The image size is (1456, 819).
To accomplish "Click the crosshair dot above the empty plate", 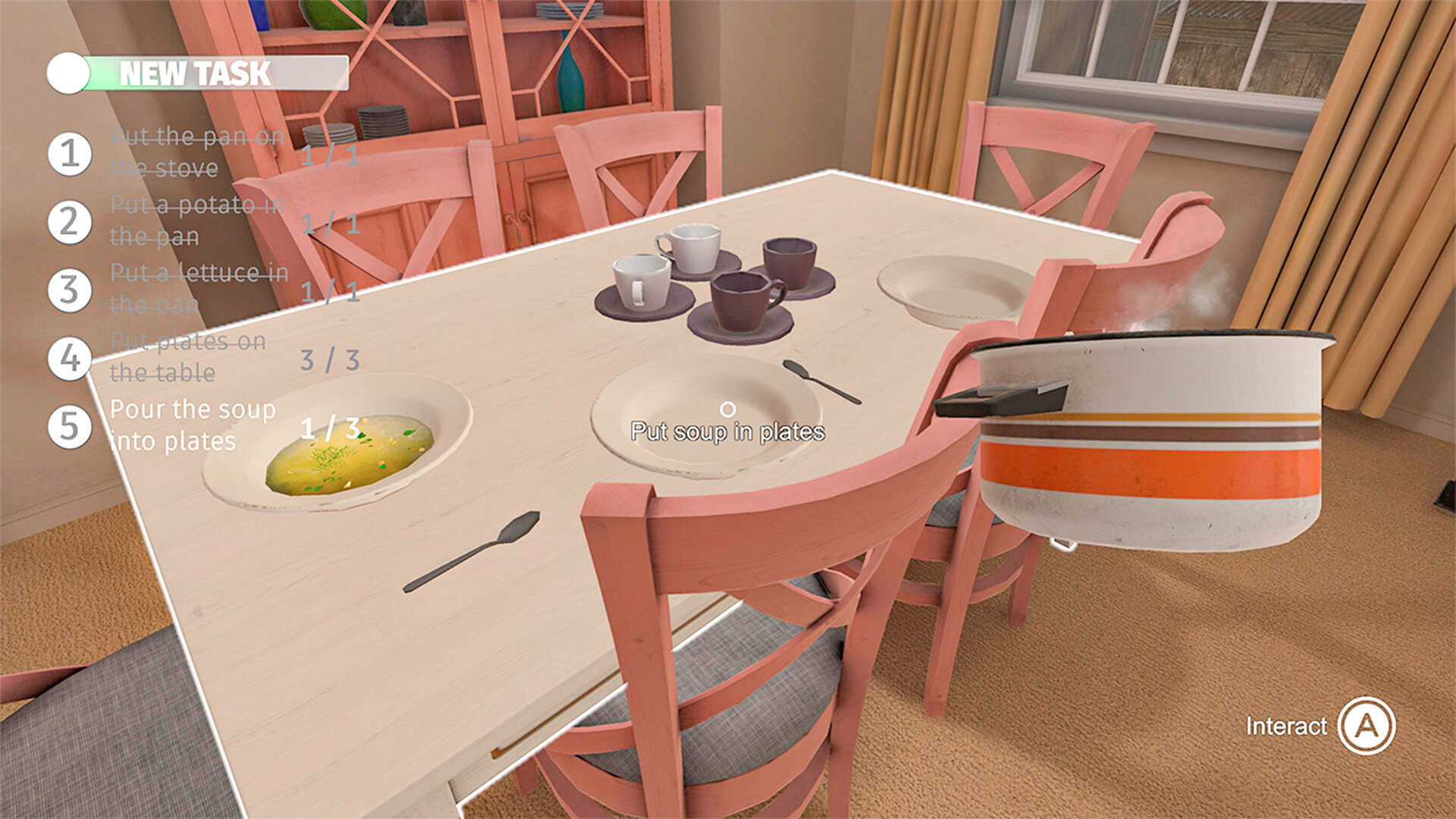I will [x=730, y=409].
